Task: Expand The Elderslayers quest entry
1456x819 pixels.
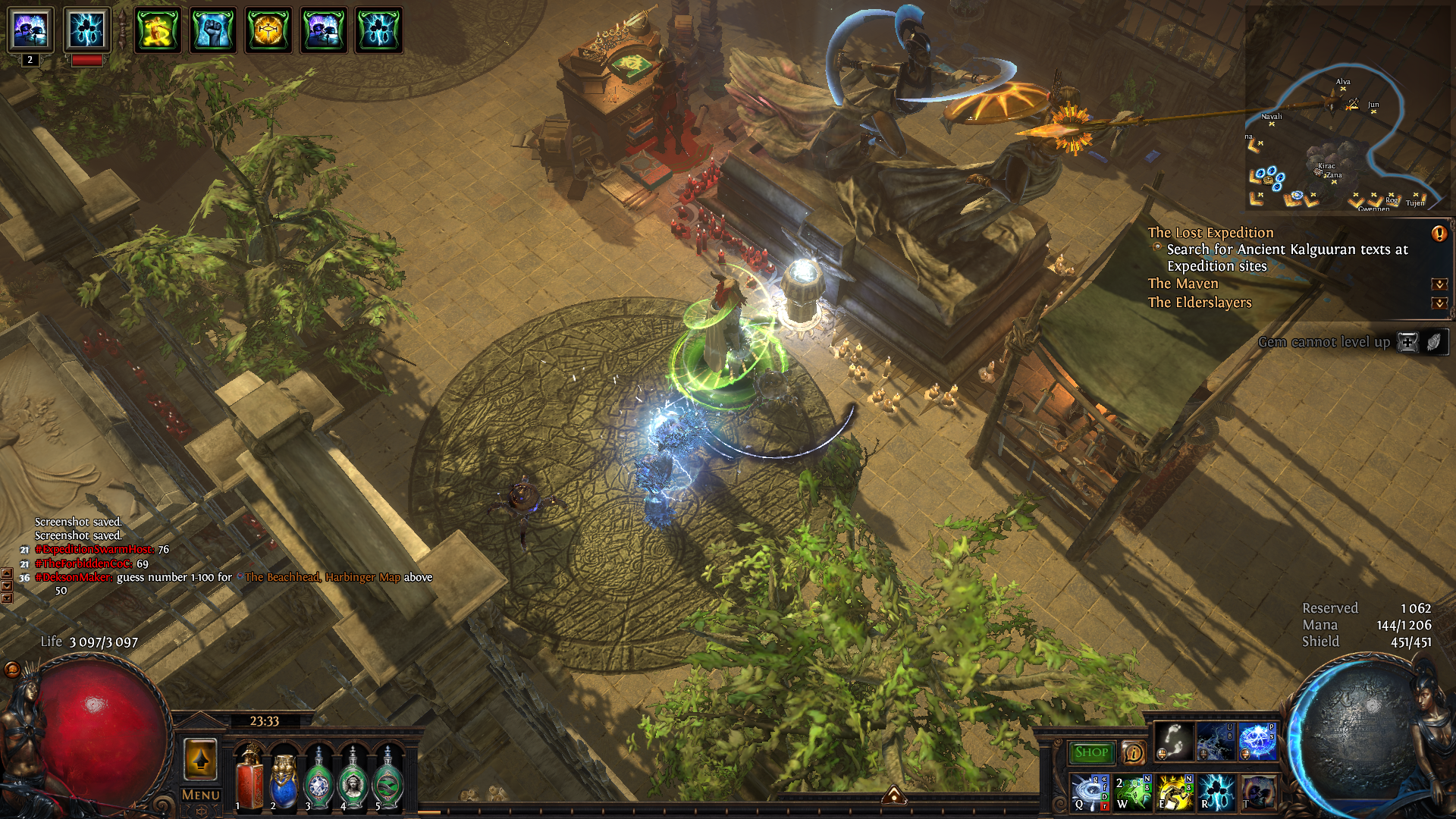Action: coord(1439,303)
